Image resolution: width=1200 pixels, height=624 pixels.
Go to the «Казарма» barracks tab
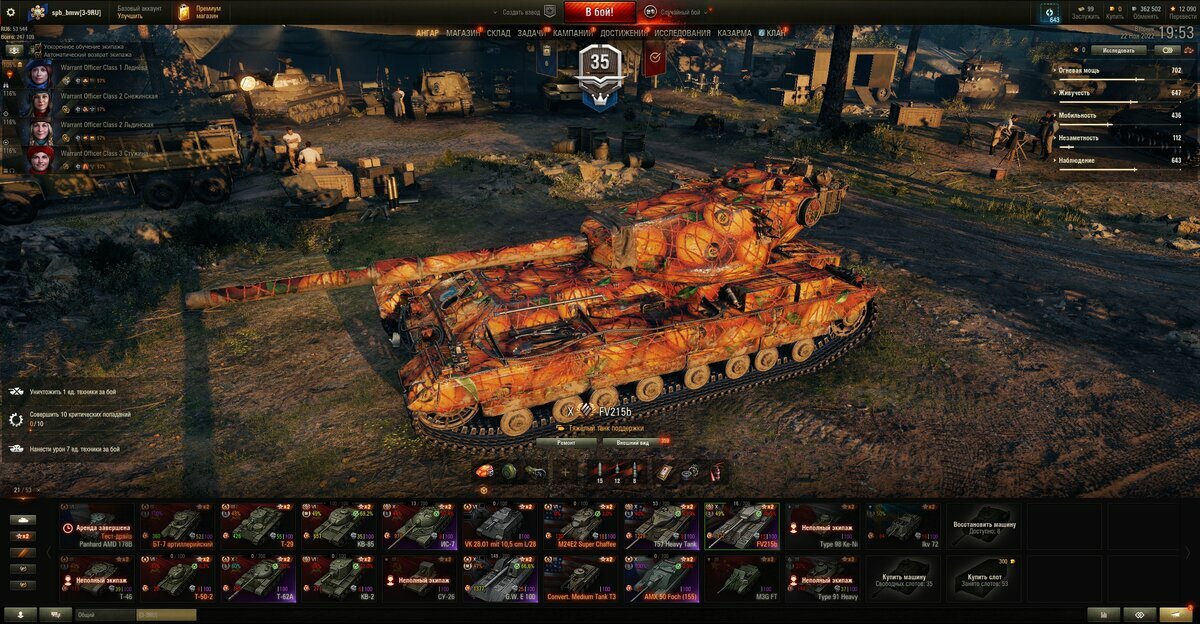click(734, 33)
